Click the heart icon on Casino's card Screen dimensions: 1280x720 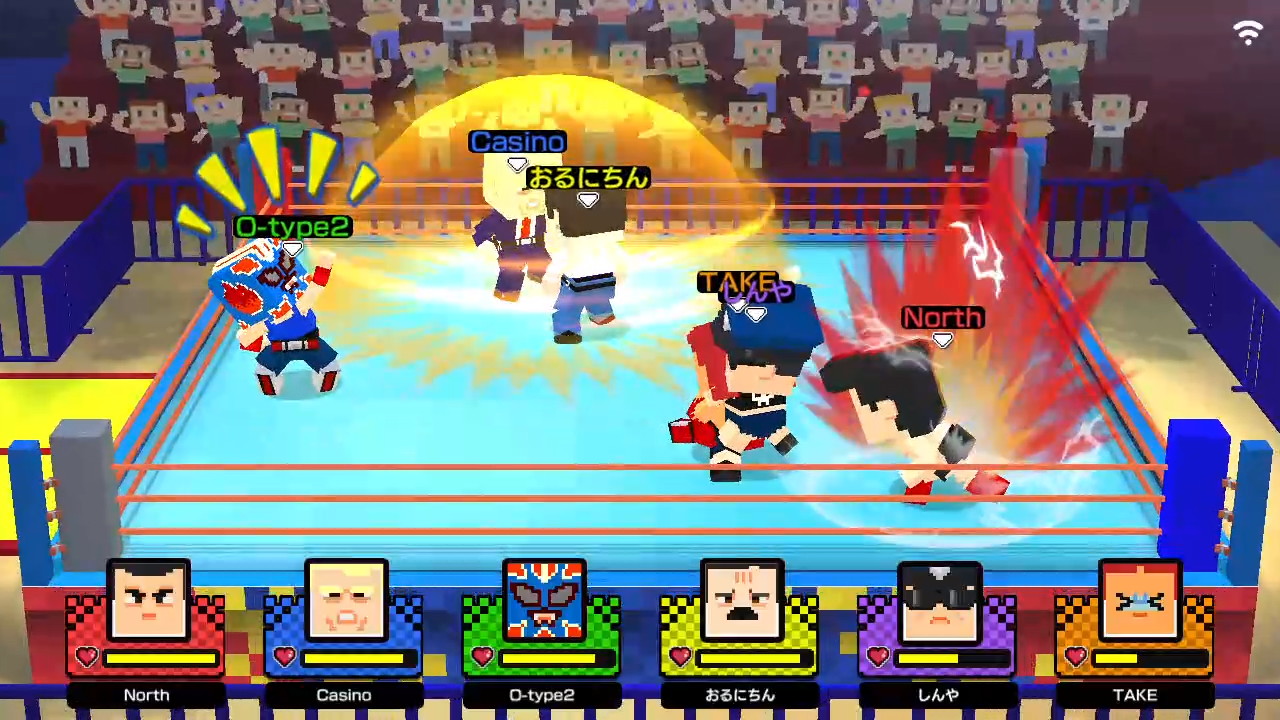pos(283,658)
